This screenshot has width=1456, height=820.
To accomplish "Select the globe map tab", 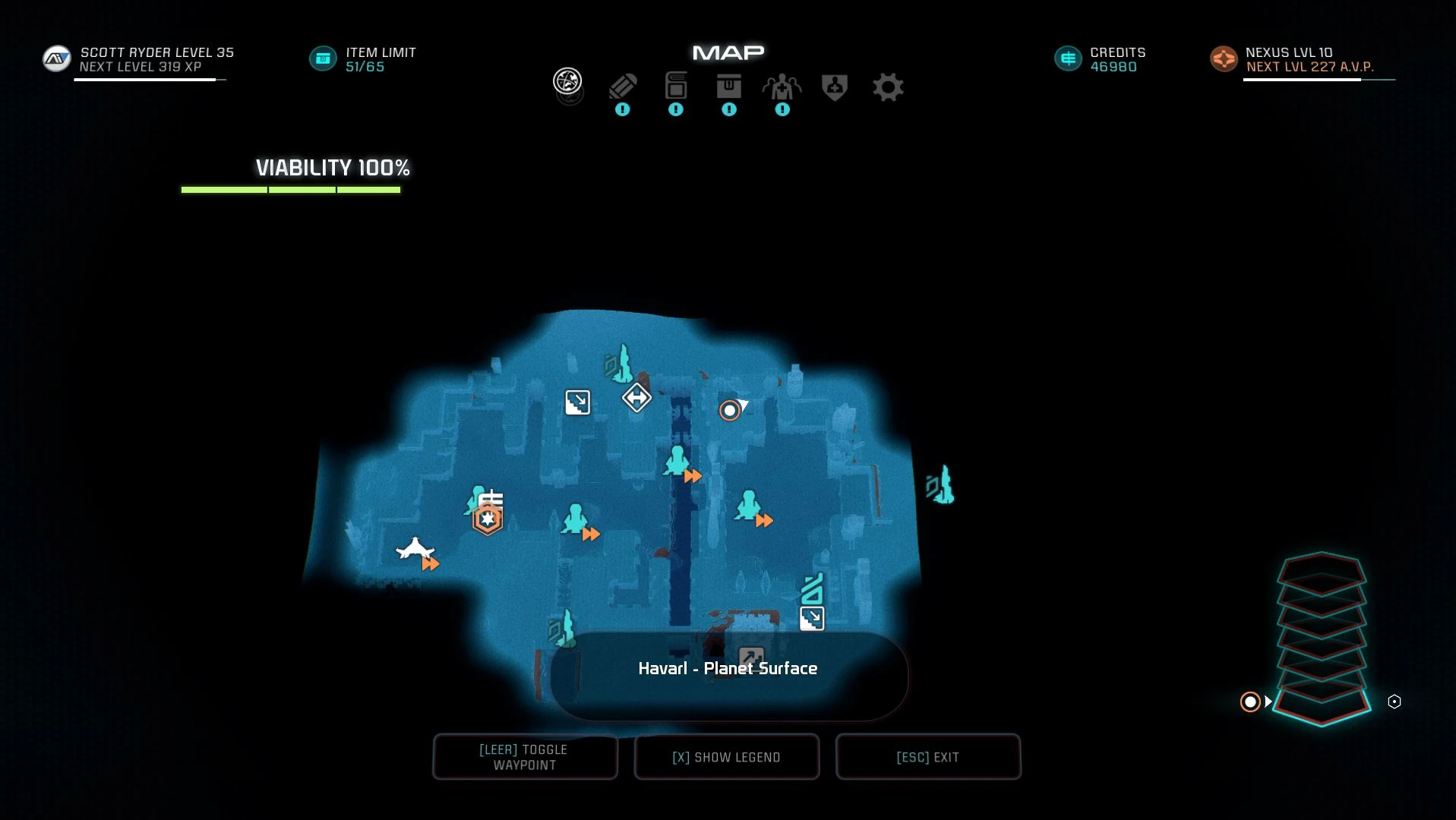I will 567,81.
